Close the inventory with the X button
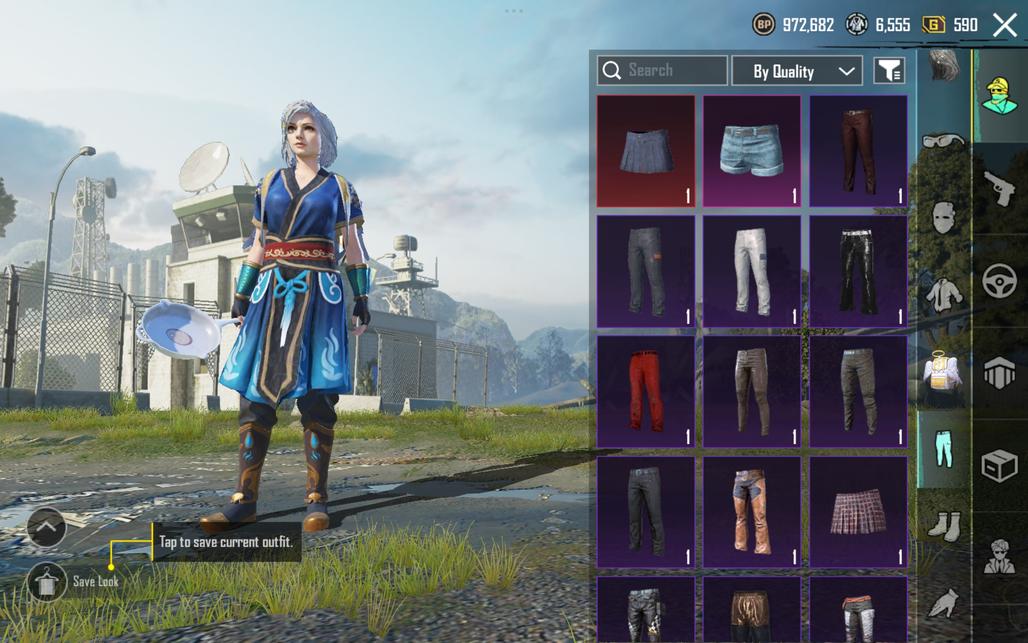 coord(1005,25)
